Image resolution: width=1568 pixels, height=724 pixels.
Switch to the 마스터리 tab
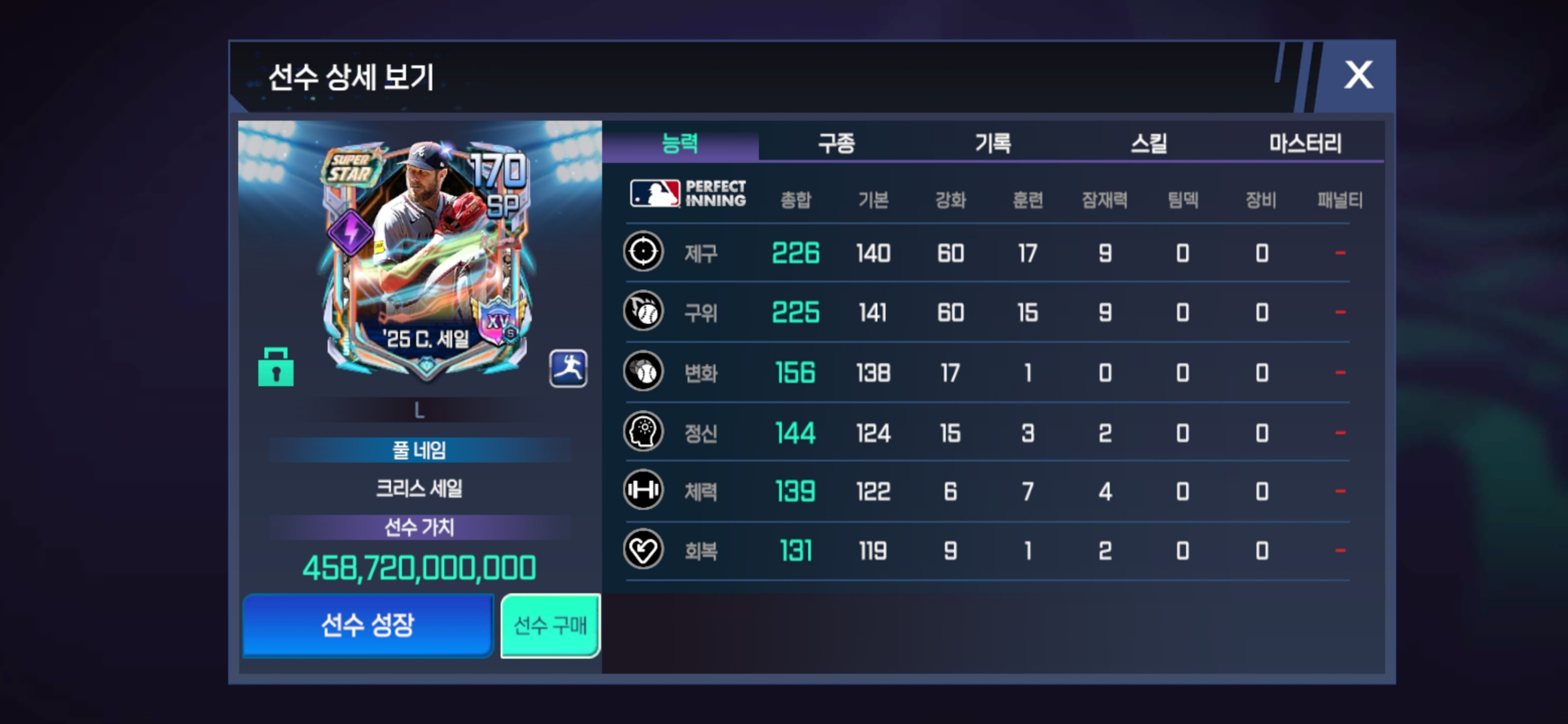[x=1305, y=143]
